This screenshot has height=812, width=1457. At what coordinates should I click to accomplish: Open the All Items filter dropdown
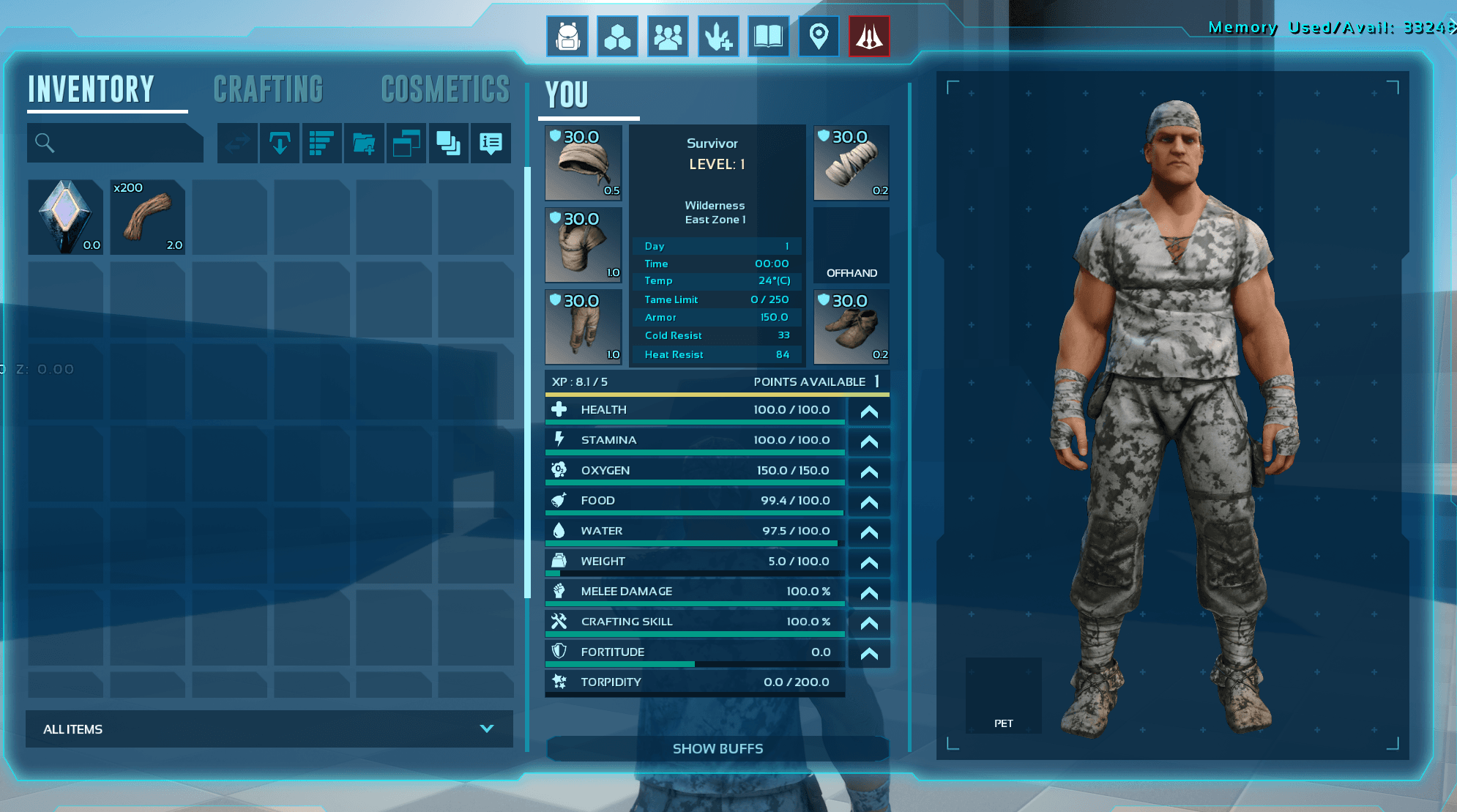tap(269, 729)
